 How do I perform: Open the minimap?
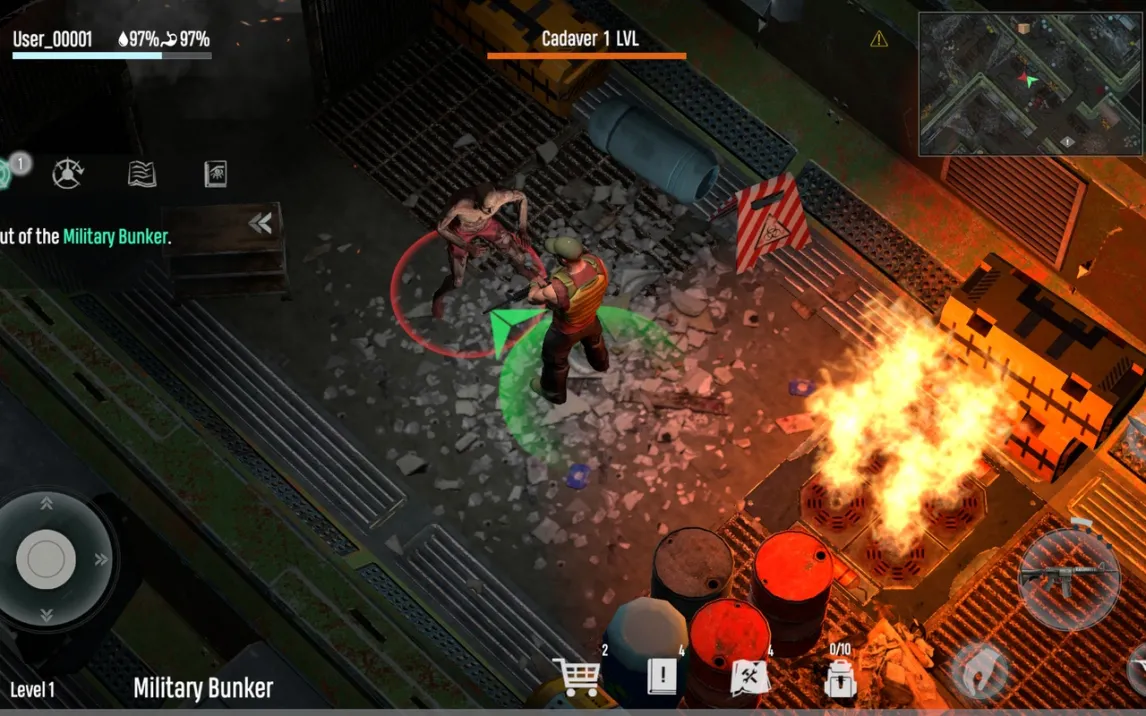point(1031,84)
